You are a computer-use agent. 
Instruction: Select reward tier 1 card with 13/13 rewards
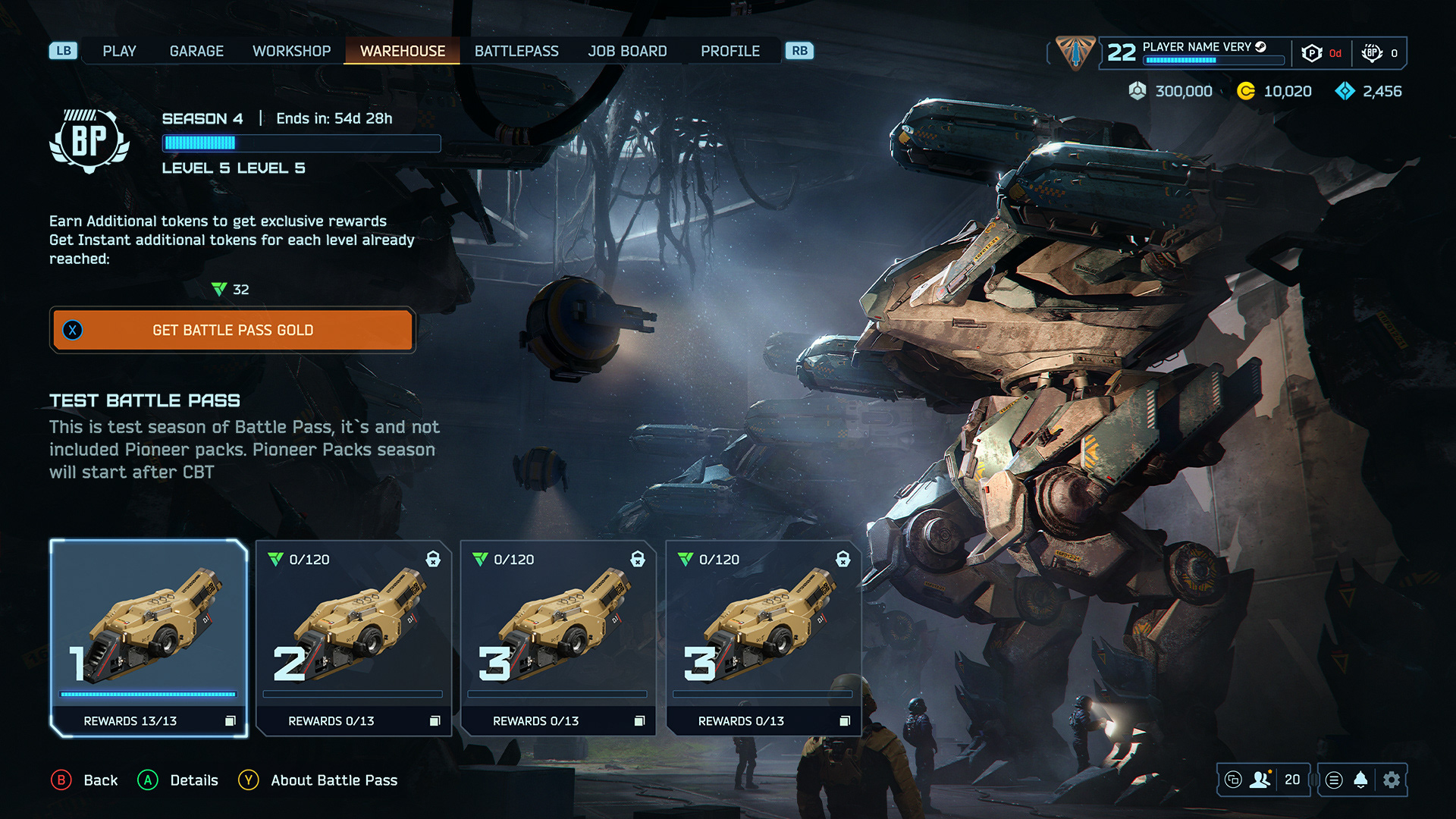(149, 637)
